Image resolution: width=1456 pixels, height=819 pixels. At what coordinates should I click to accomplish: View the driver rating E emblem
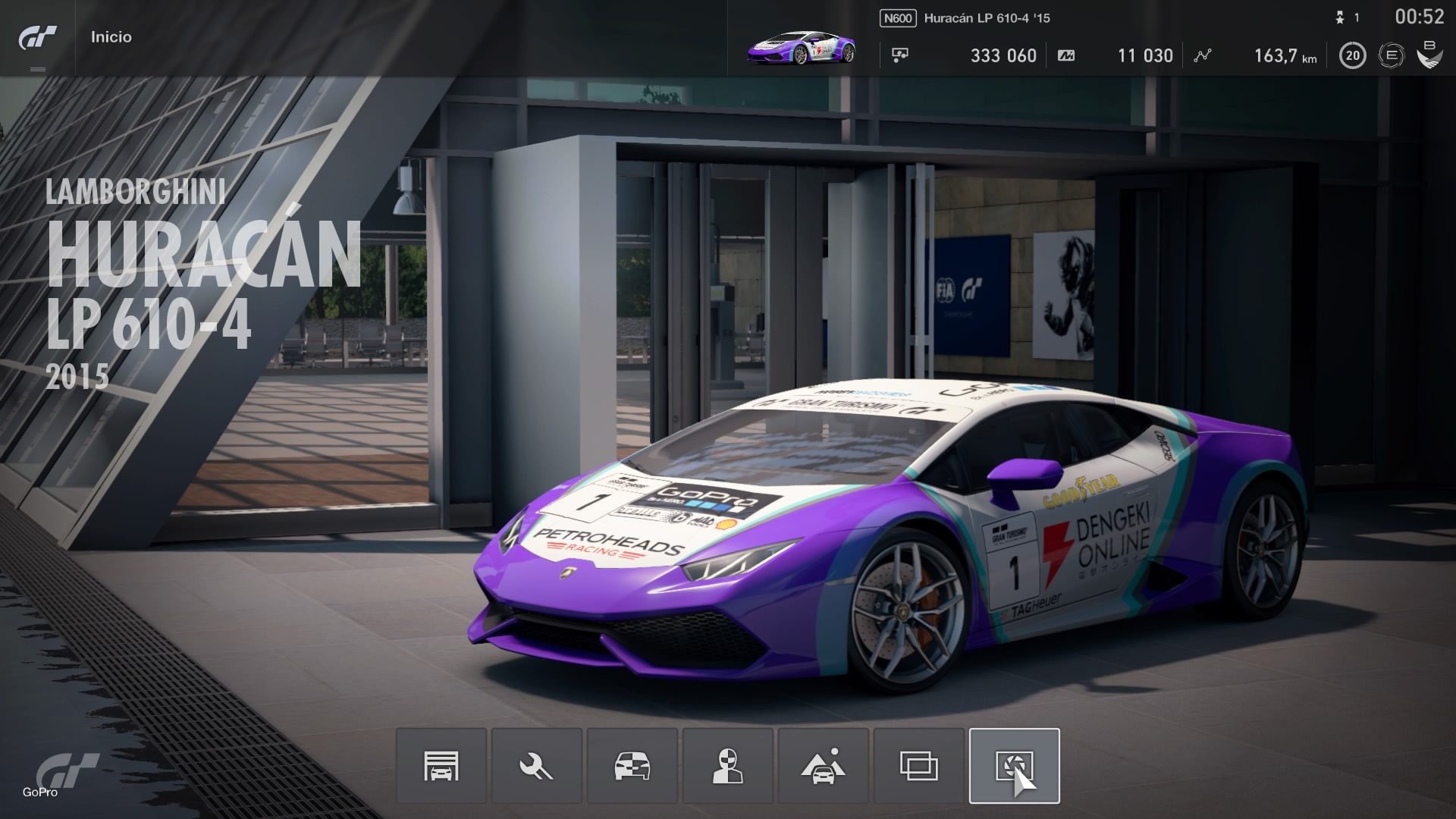[x=1391, y=55]
